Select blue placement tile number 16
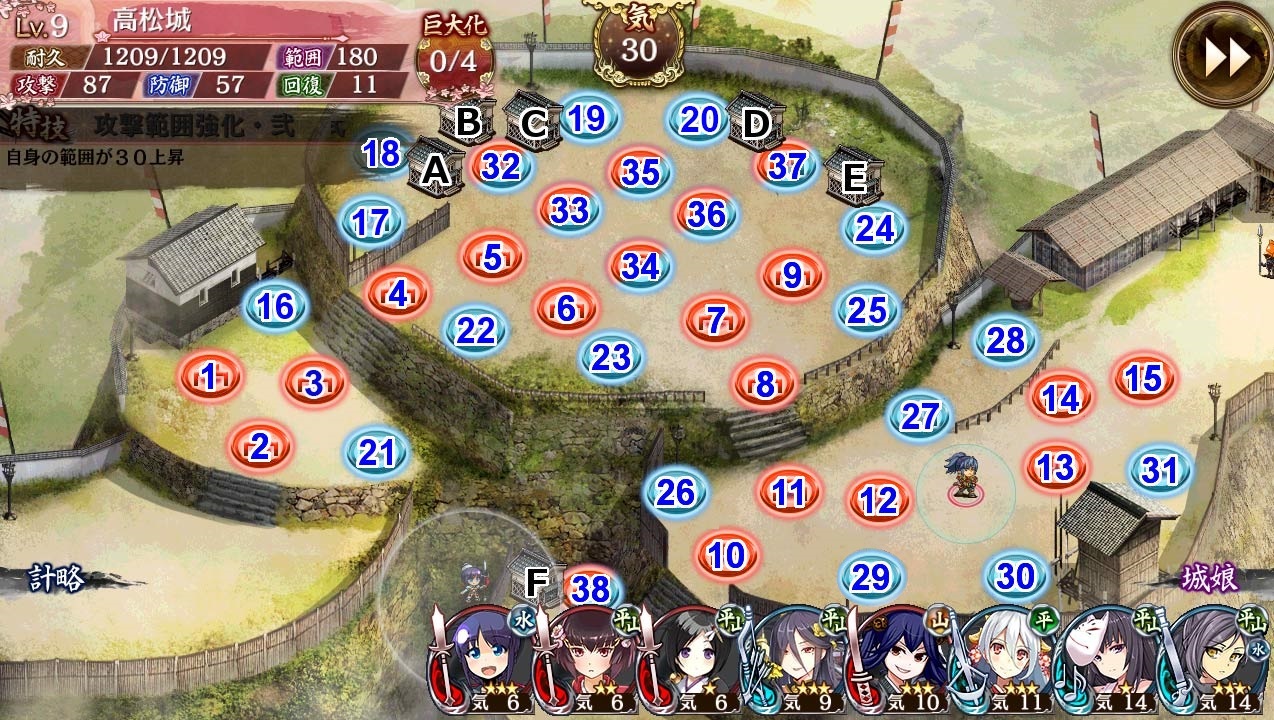This screenshot has width=1274, height=720. pyautogui.click(x=275, y=306)
